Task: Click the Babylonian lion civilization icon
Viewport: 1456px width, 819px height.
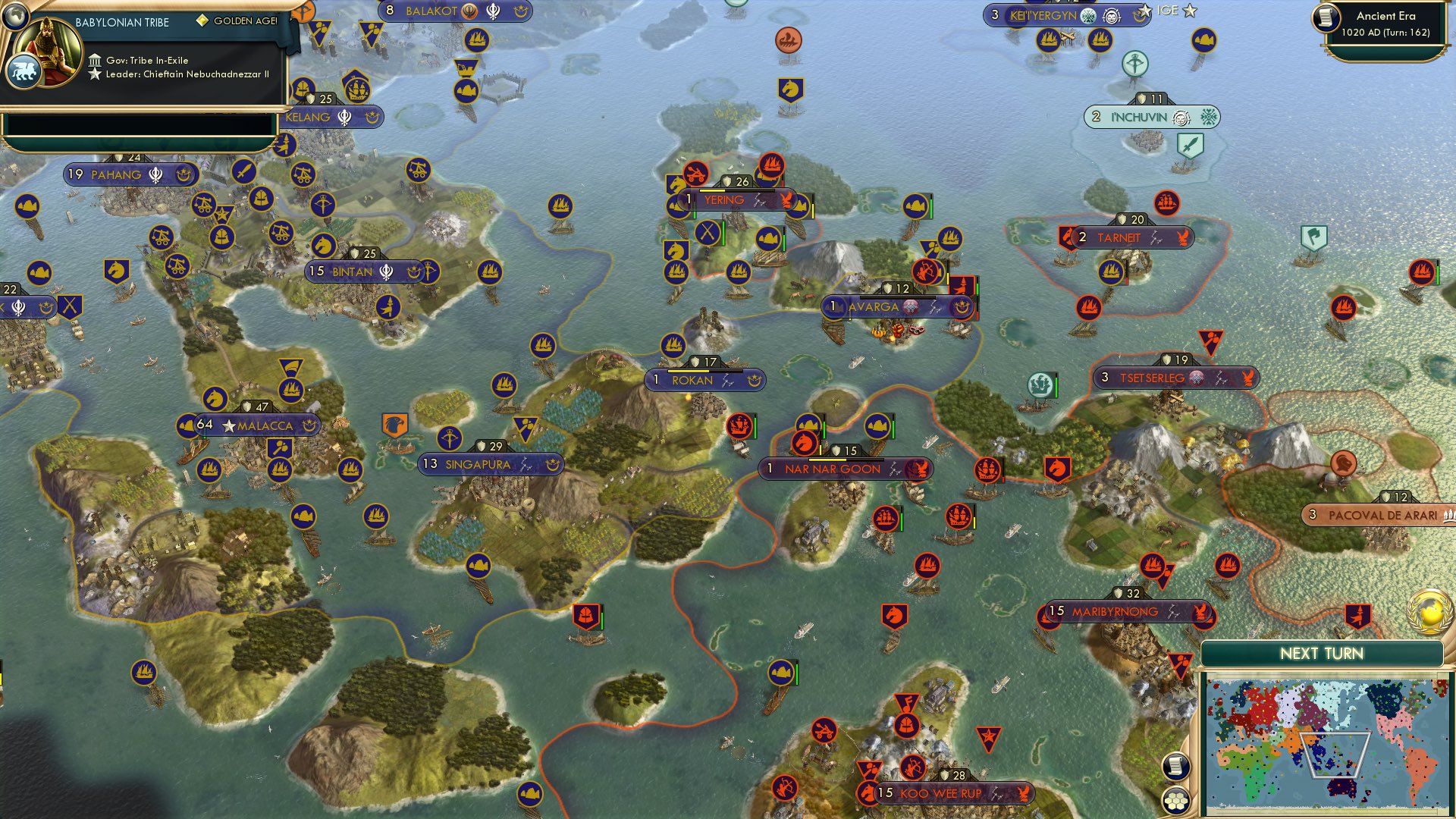Action: click(25, 71)
